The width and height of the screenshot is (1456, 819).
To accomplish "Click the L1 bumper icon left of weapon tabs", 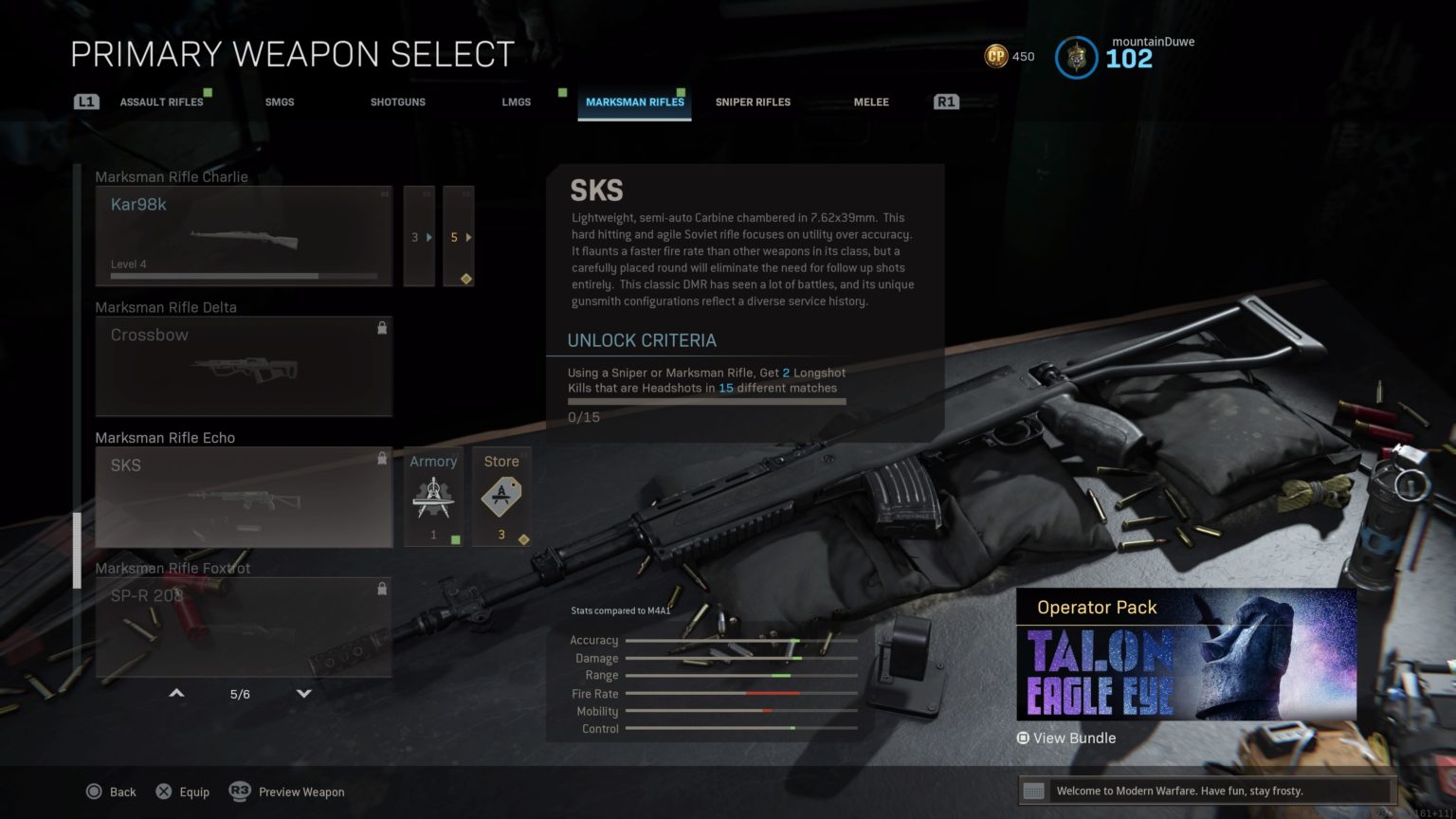I will pos(85,100).
